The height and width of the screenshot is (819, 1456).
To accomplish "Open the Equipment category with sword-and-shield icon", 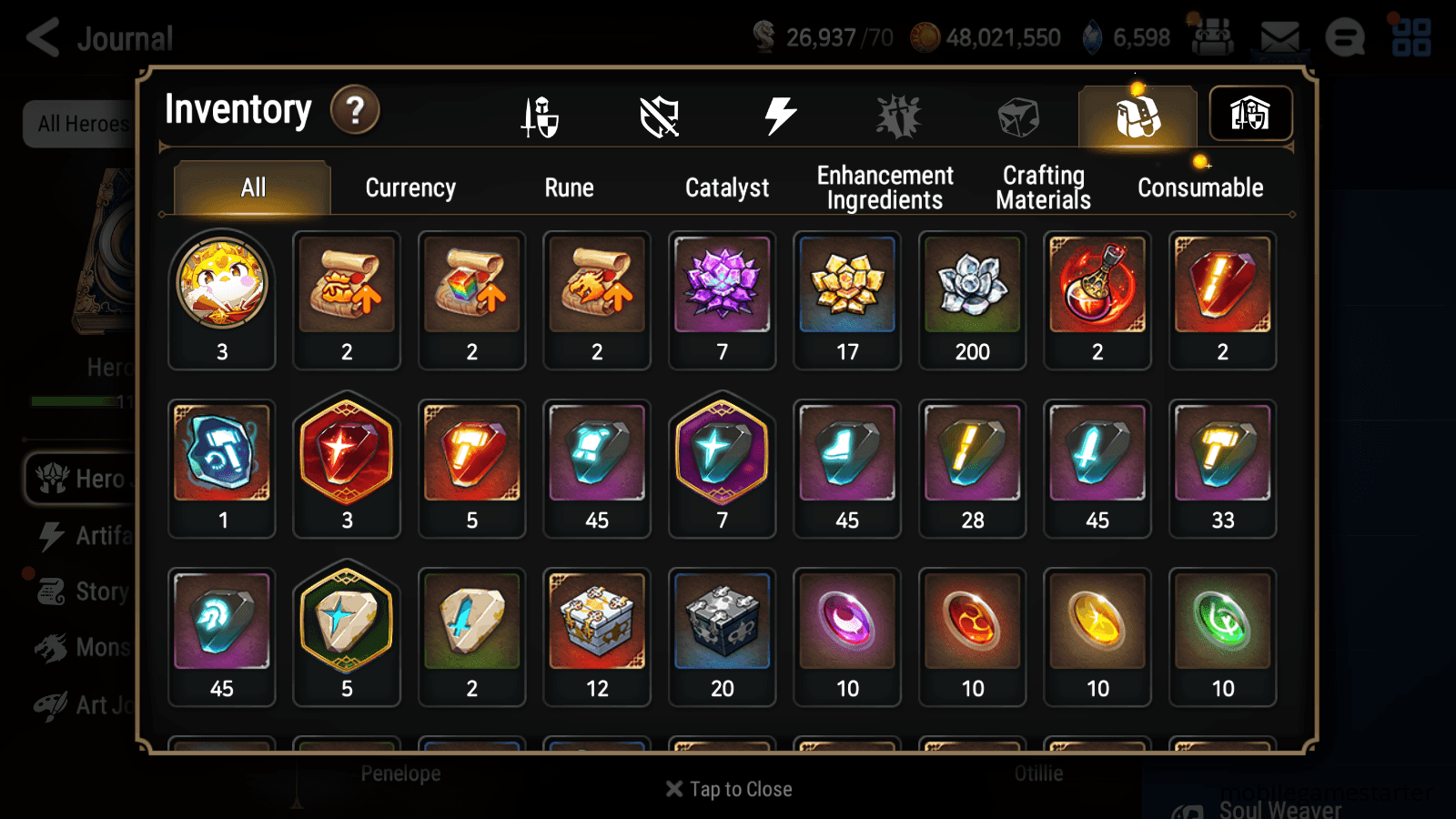I will click(539, 115).
